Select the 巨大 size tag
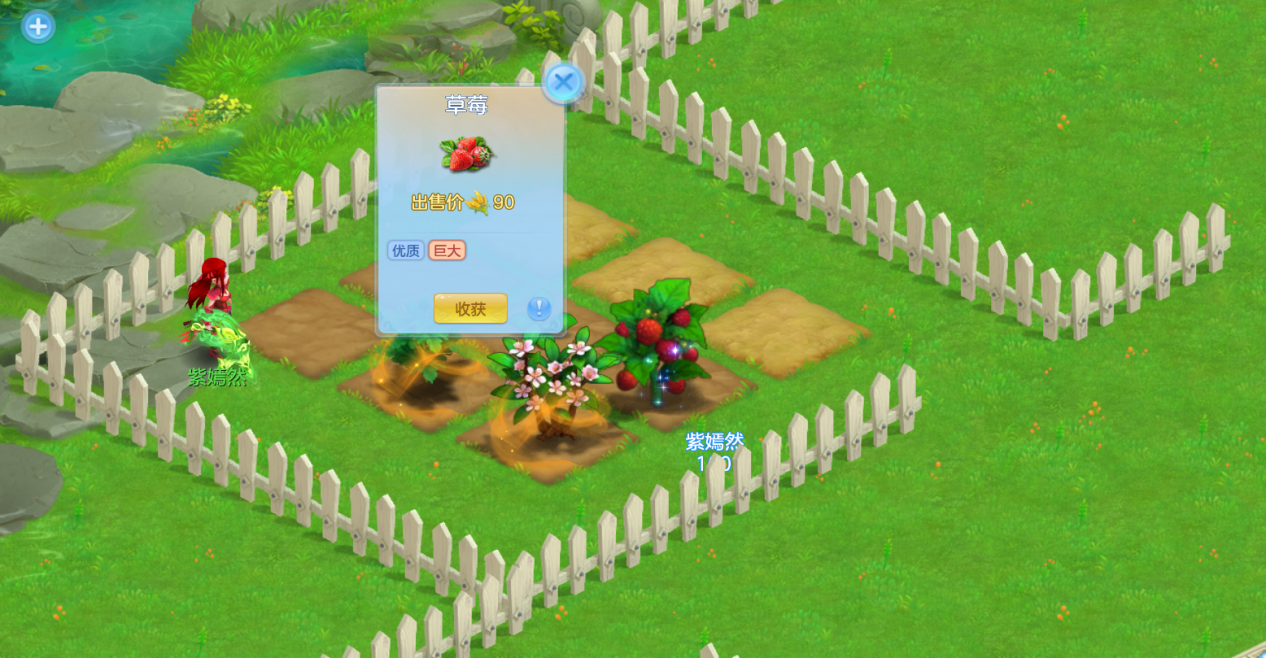 pyautogui.click(x=447, y=250)
